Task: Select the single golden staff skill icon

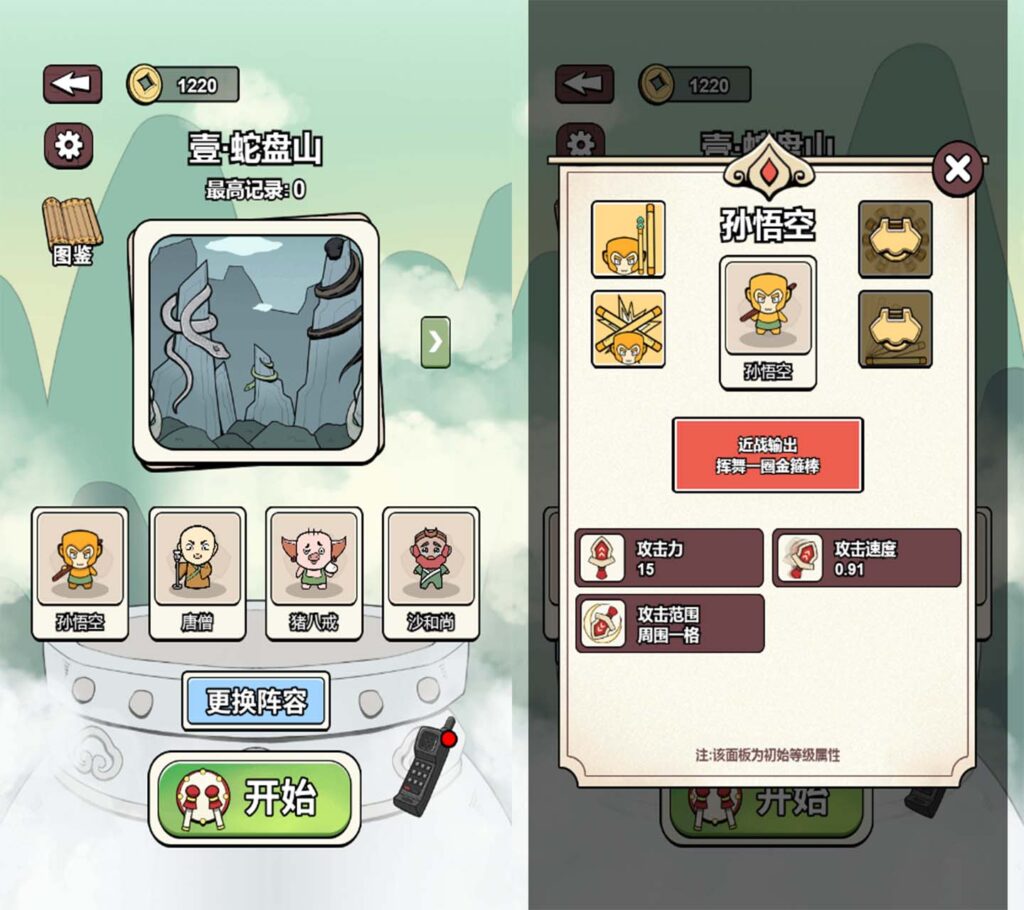Action: click(628, 238)
